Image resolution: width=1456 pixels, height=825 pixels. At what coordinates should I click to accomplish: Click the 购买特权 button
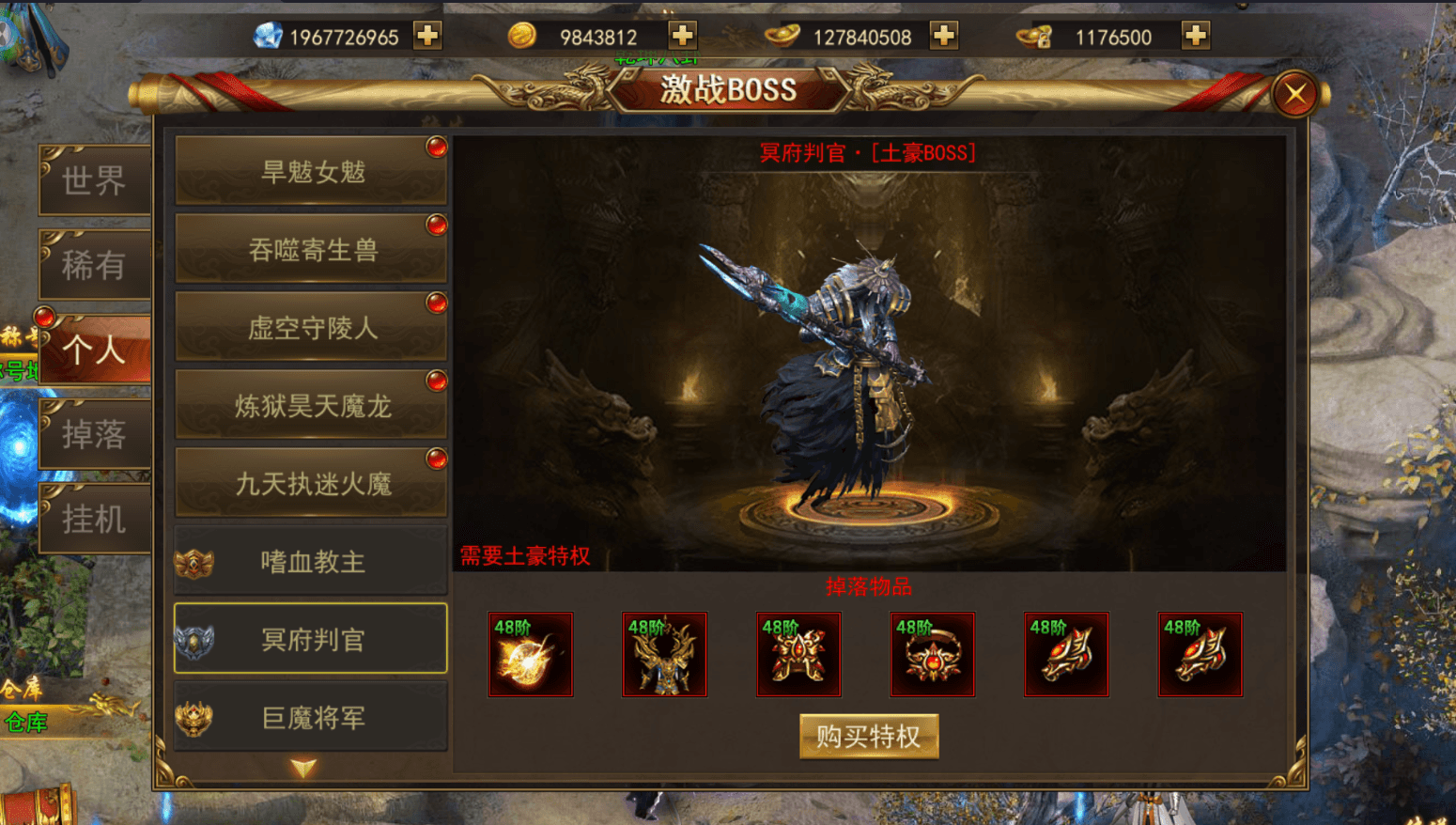[x=868, y=737]
